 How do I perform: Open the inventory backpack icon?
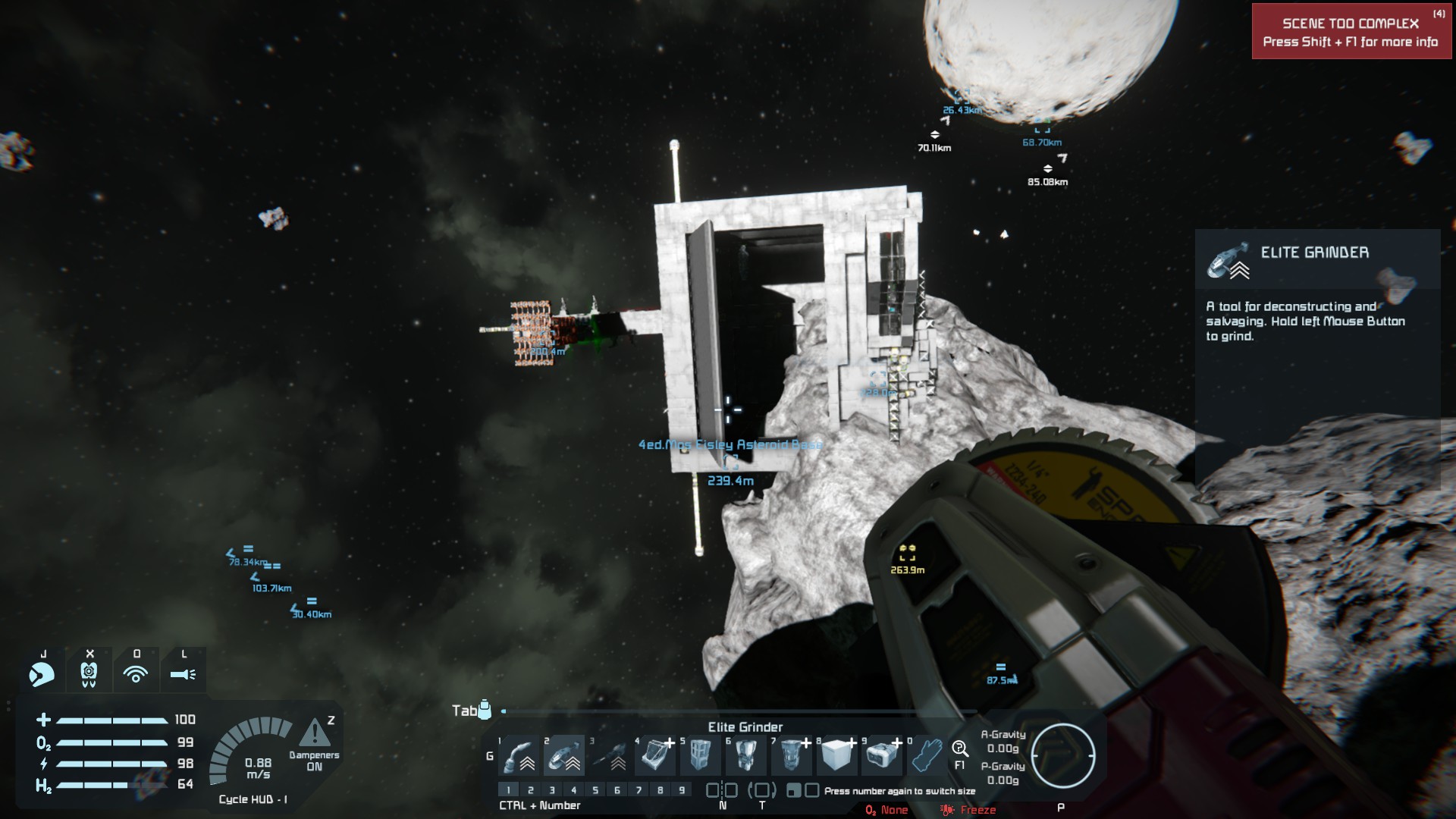pyautogui.click(x=485, y=710)
